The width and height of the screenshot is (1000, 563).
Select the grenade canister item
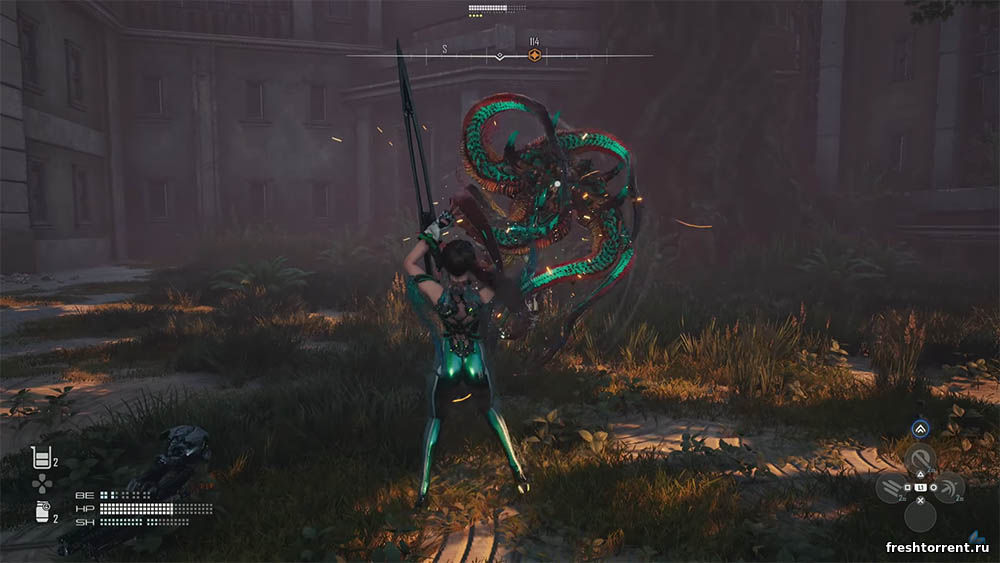click(41, 512)
